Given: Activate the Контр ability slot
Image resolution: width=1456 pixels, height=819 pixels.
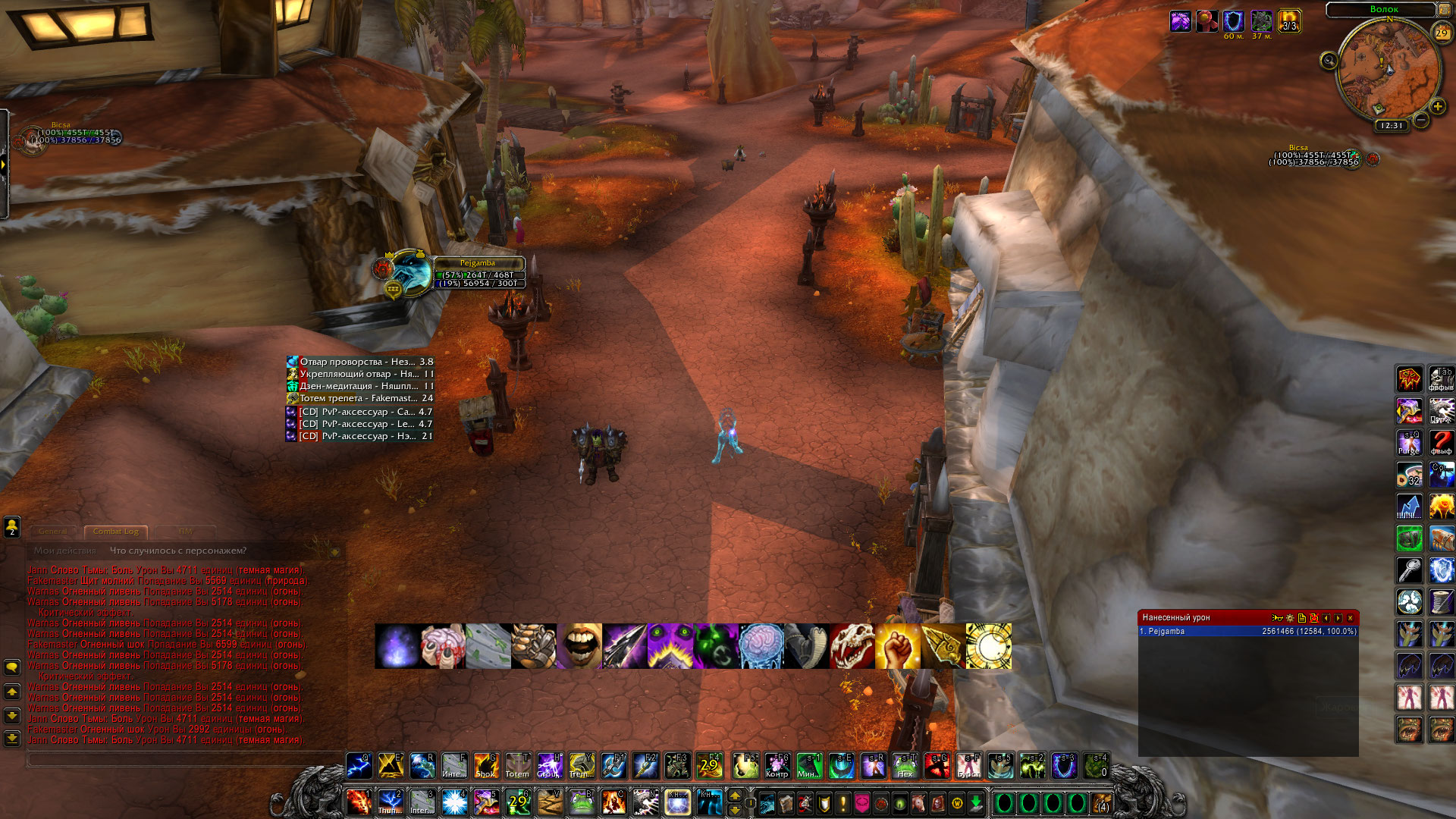Looking at the screenshot, I should 777,766.
